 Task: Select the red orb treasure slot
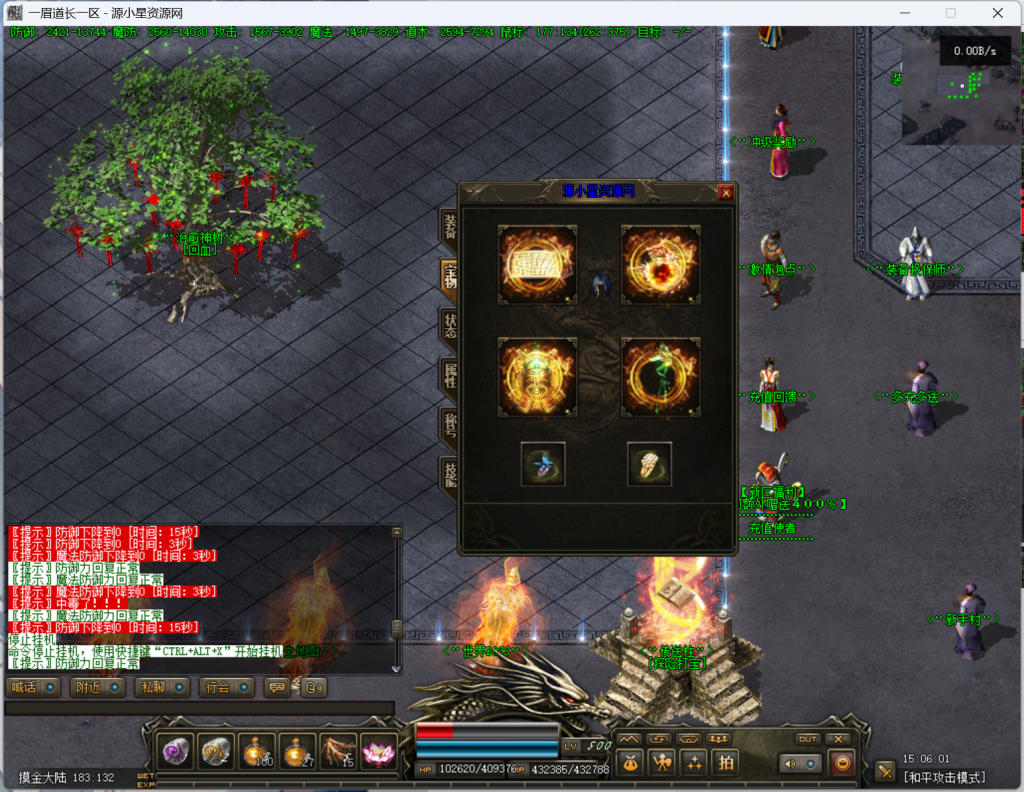pyautogui.click(x=660, y=264)
